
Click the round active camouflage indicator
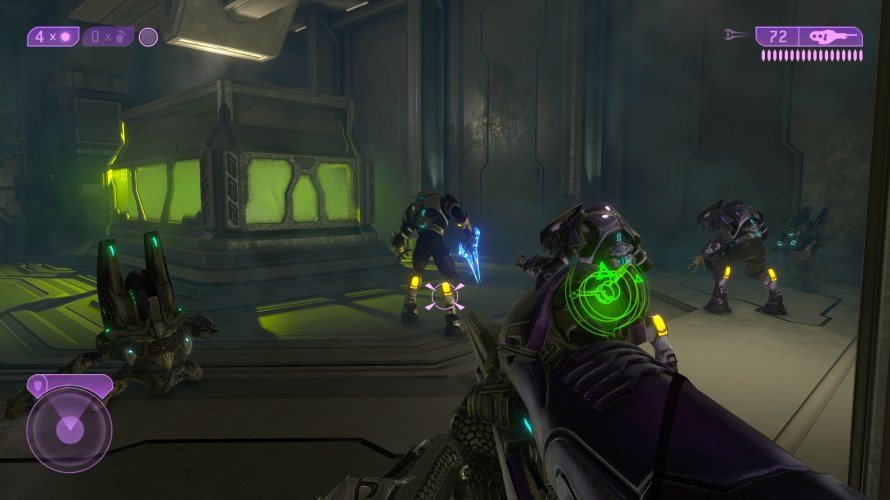click(148, 37)
